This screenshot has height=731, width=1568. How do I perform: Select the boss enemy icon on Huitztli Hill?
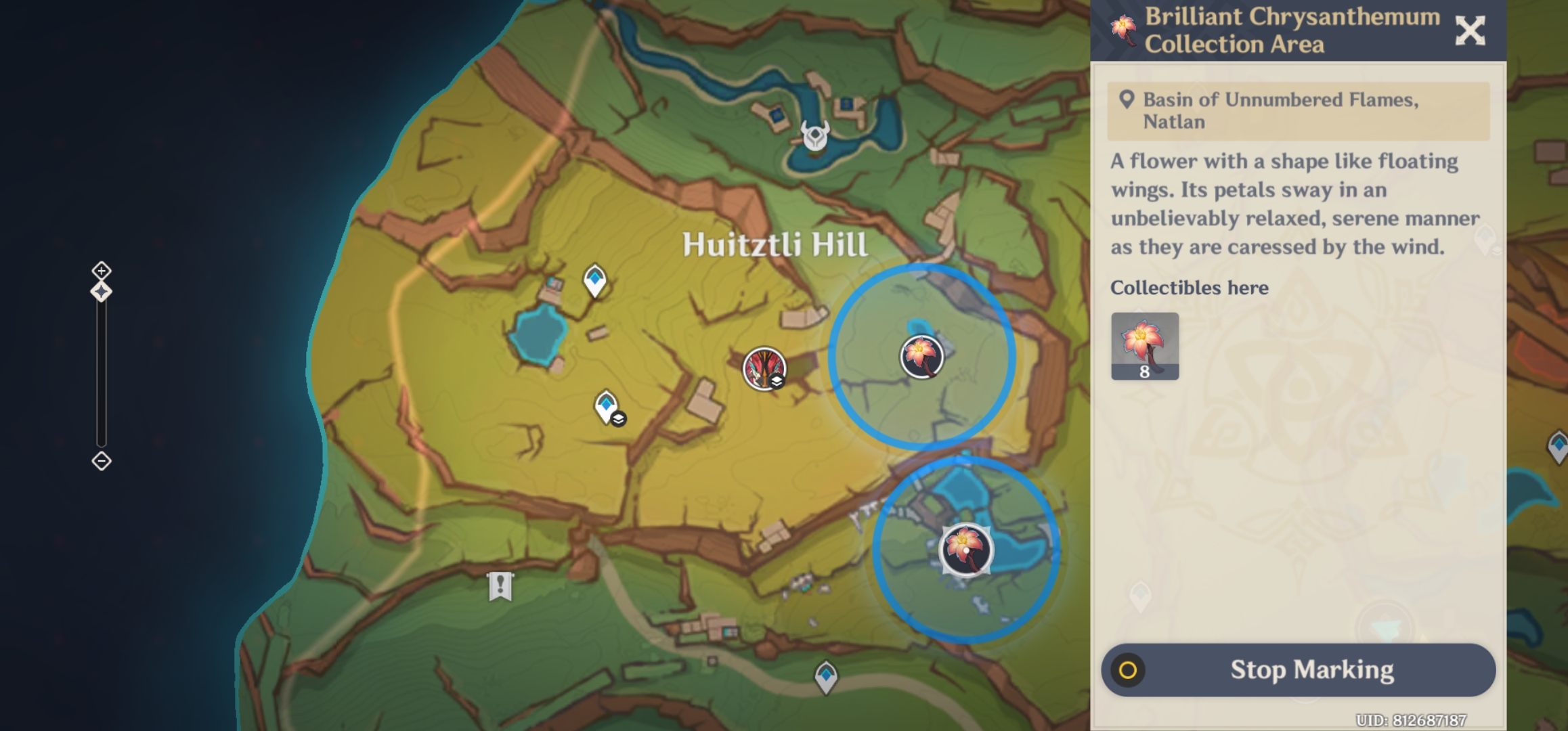pos(763,369)
